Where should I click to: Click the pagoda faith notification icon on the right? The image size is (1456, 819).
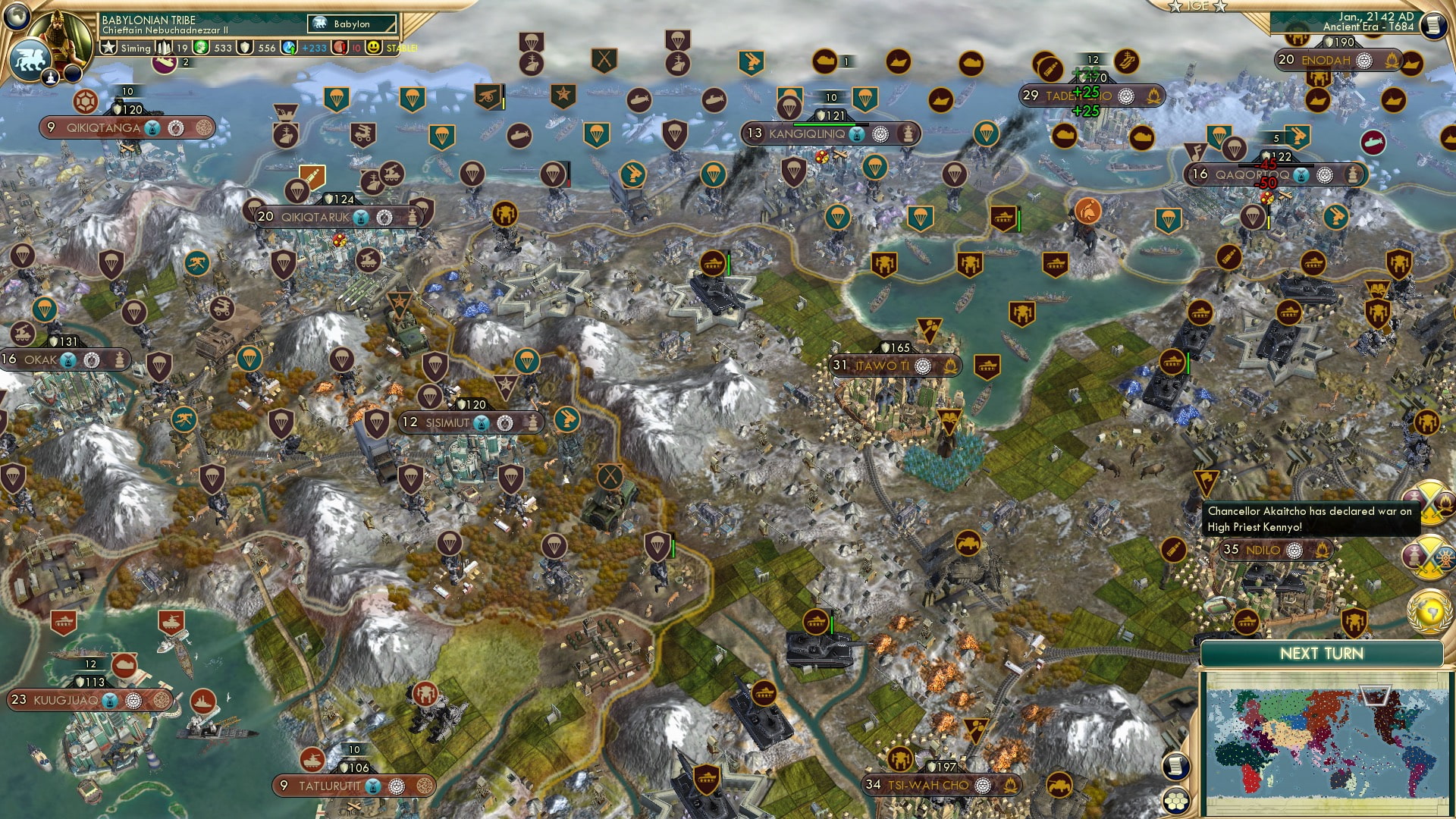click(x=1415, y=555)
